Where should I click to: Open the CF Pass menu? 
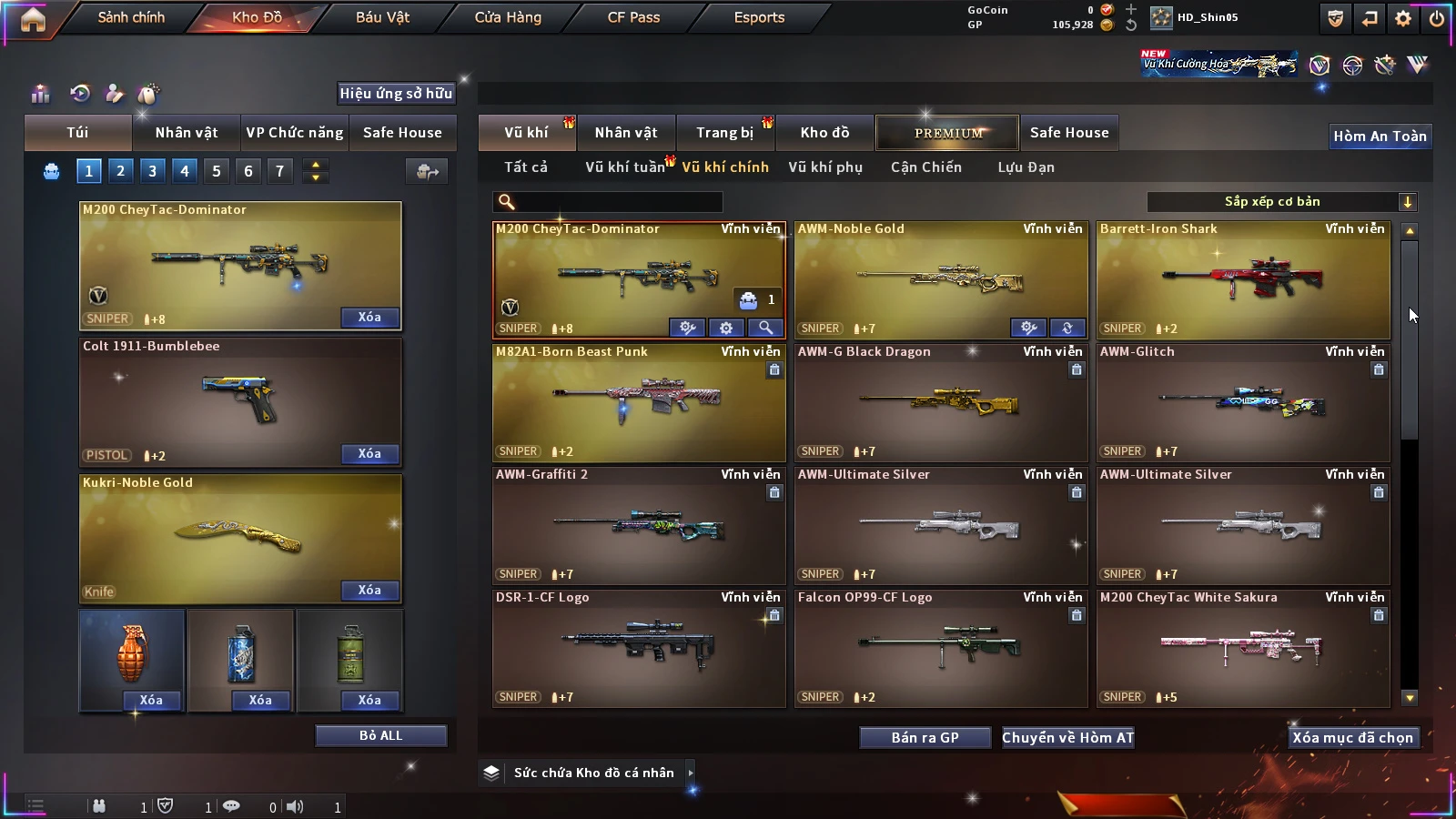pos(633,17)
